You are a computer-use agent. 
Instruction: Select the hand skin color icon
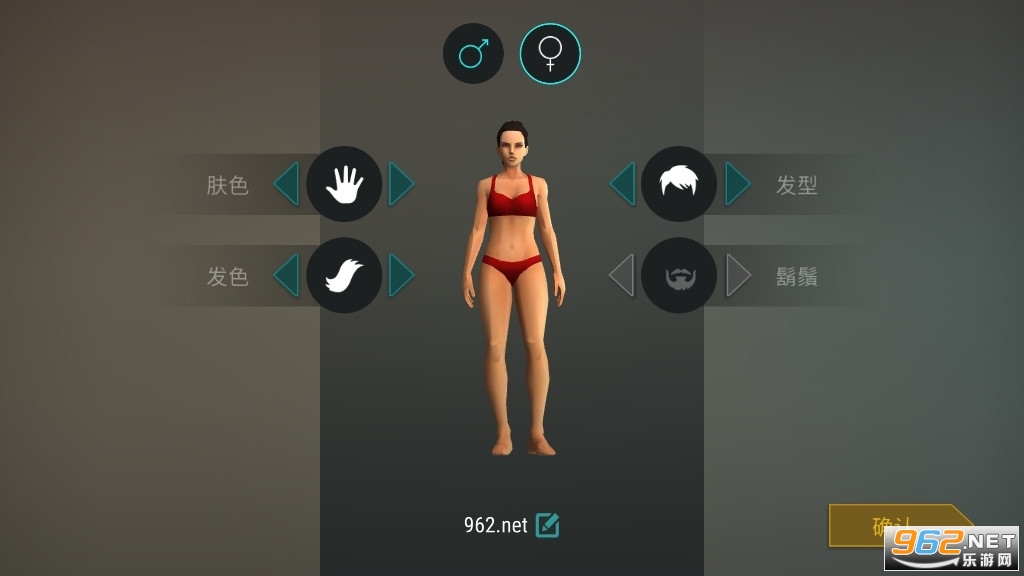click(x=344, y=184)
